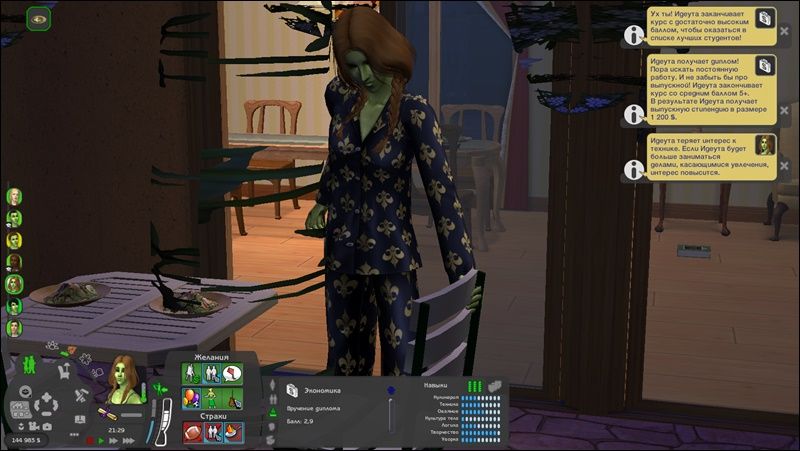The height and width of the screenshot is (451, 800).
Task: Click the Экономика career icon
Action: coord(291,390)
